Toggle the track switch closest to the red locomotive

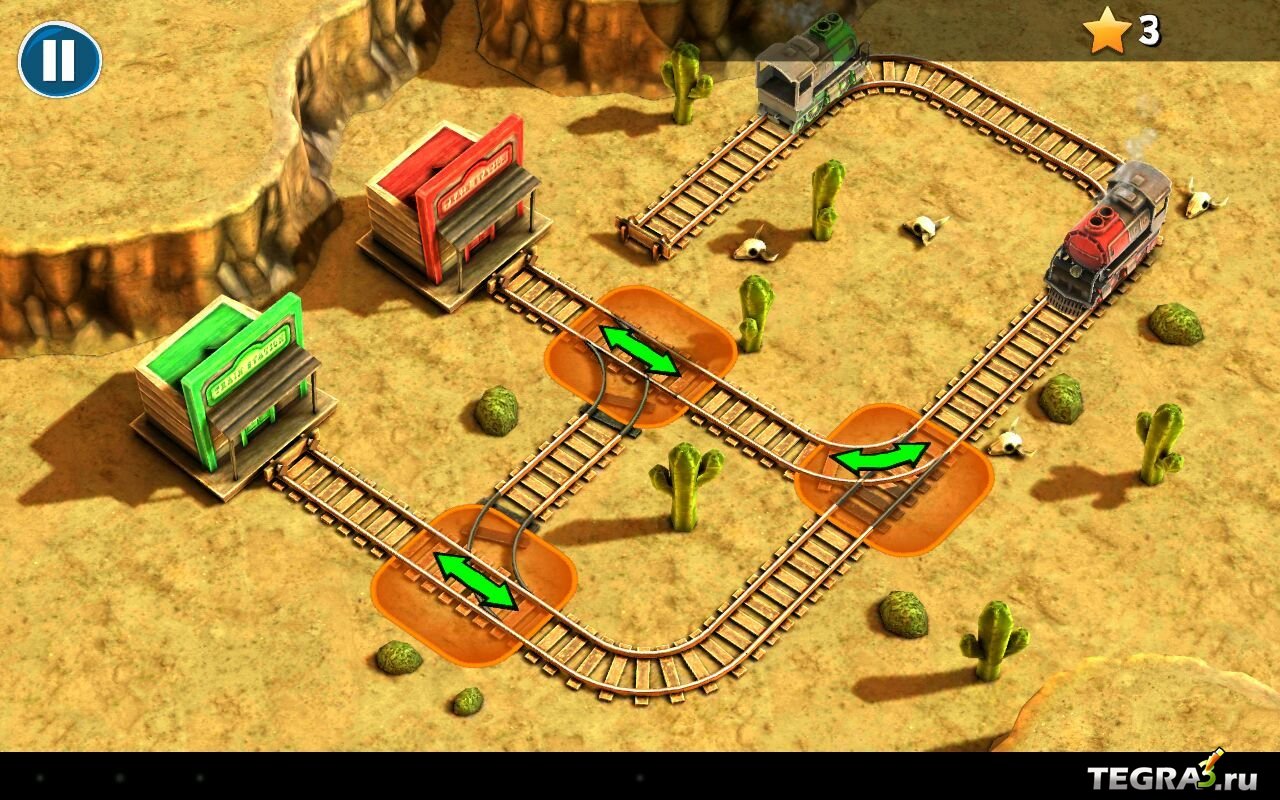coord(882,458)
